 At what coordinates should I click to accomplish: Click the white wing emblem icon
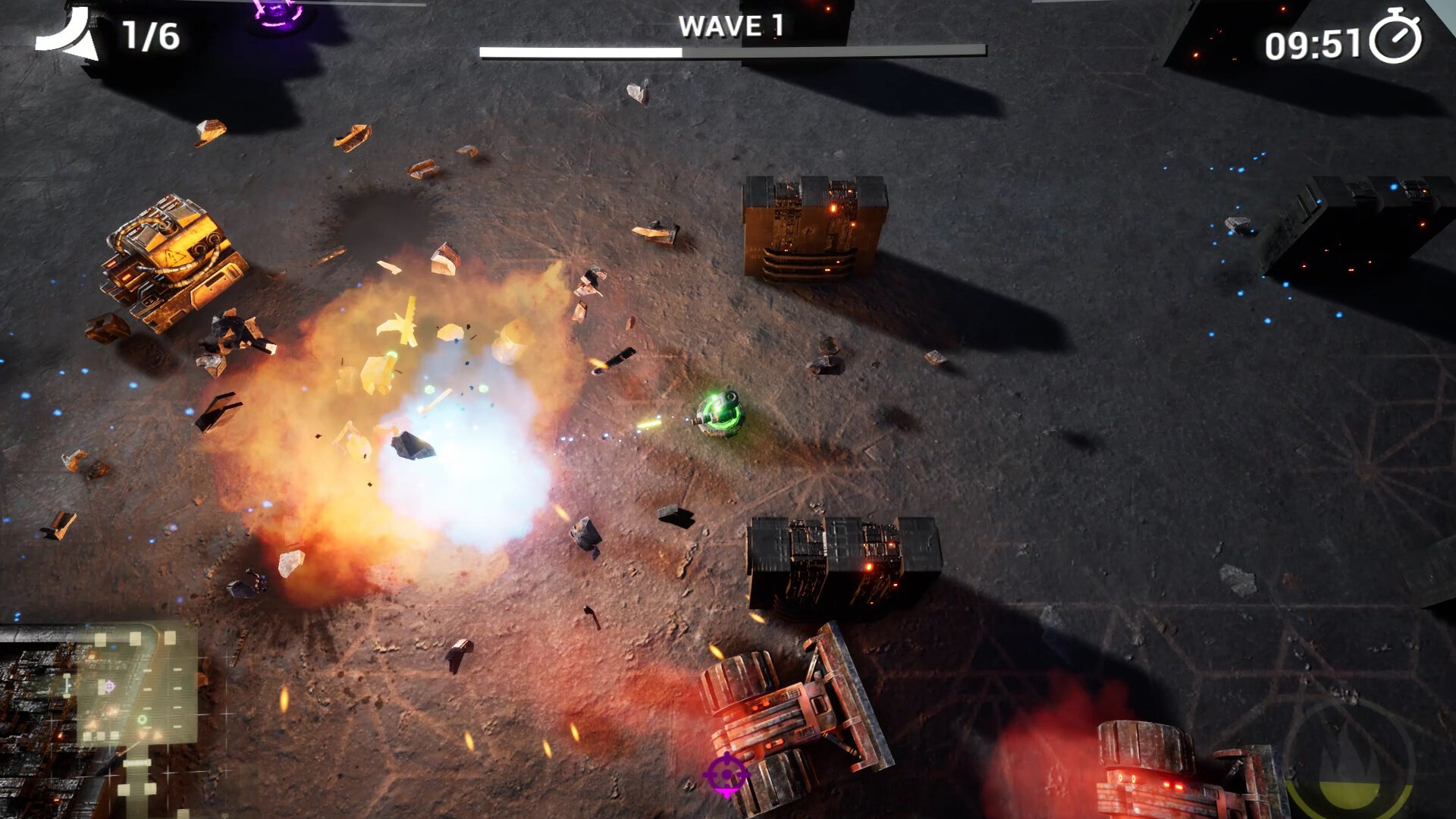[67, 35]
